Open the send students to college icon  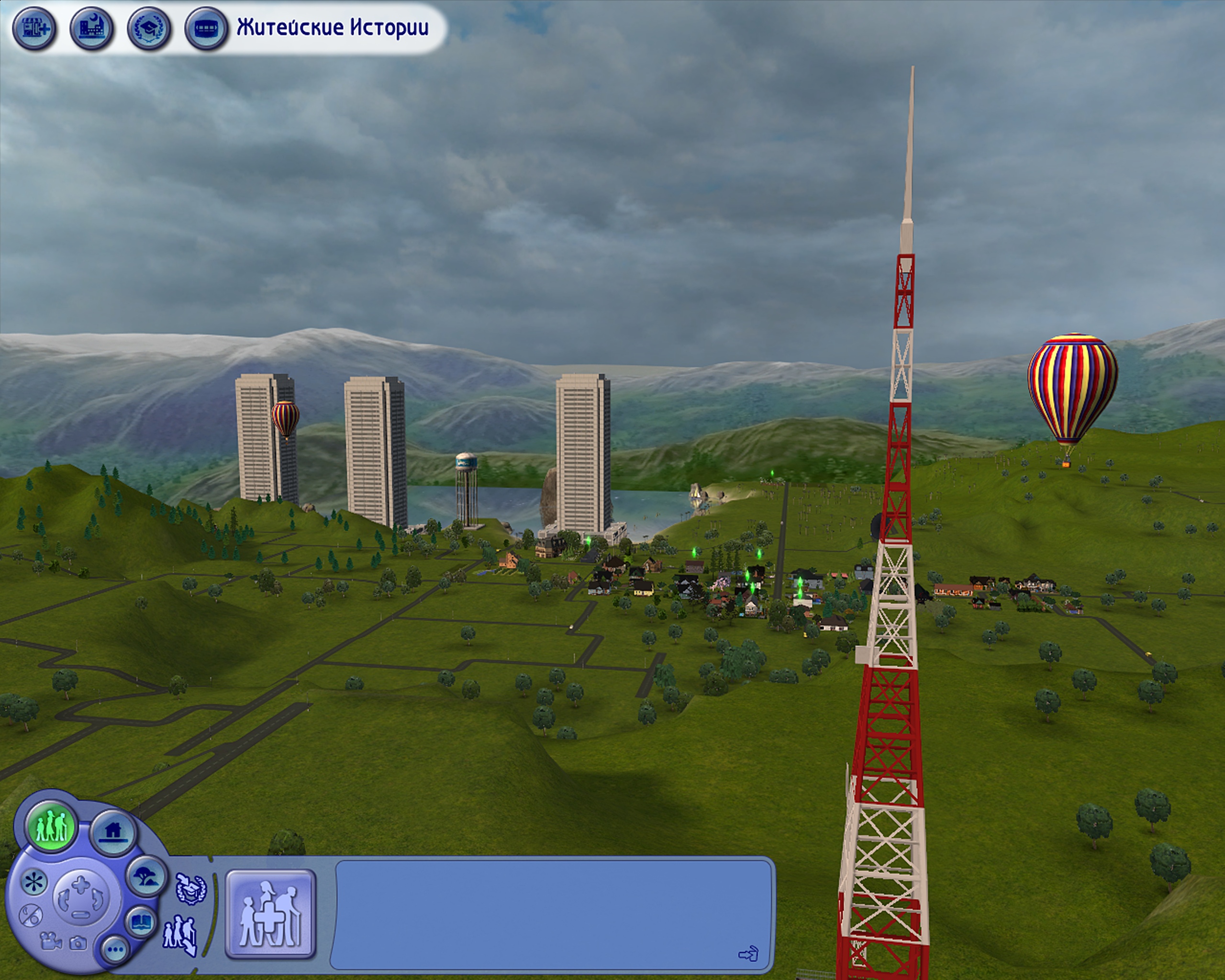(189, 890)
